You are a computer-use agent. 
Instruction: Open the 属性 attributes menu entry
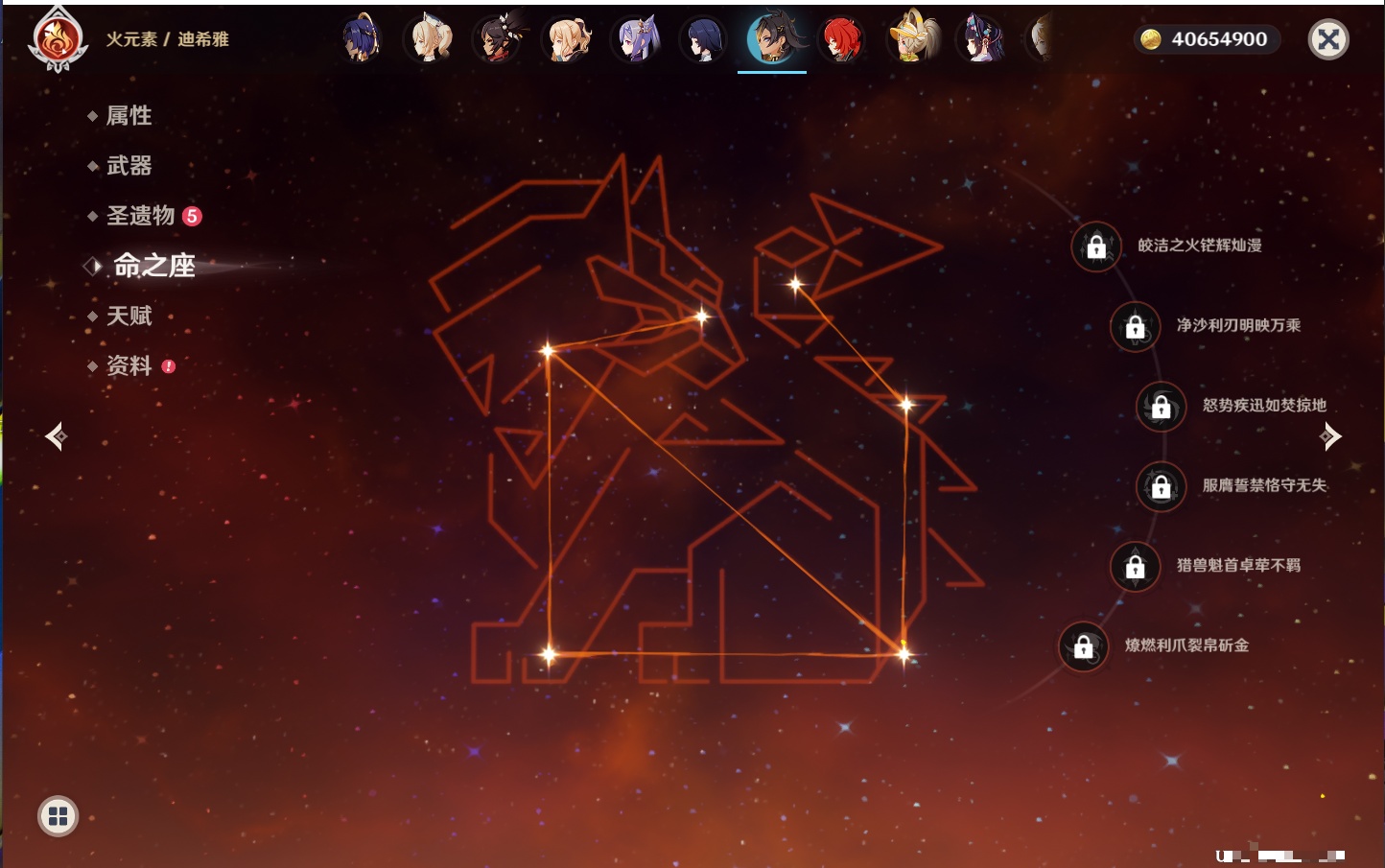pyautogui.click(x=129, y=116)
